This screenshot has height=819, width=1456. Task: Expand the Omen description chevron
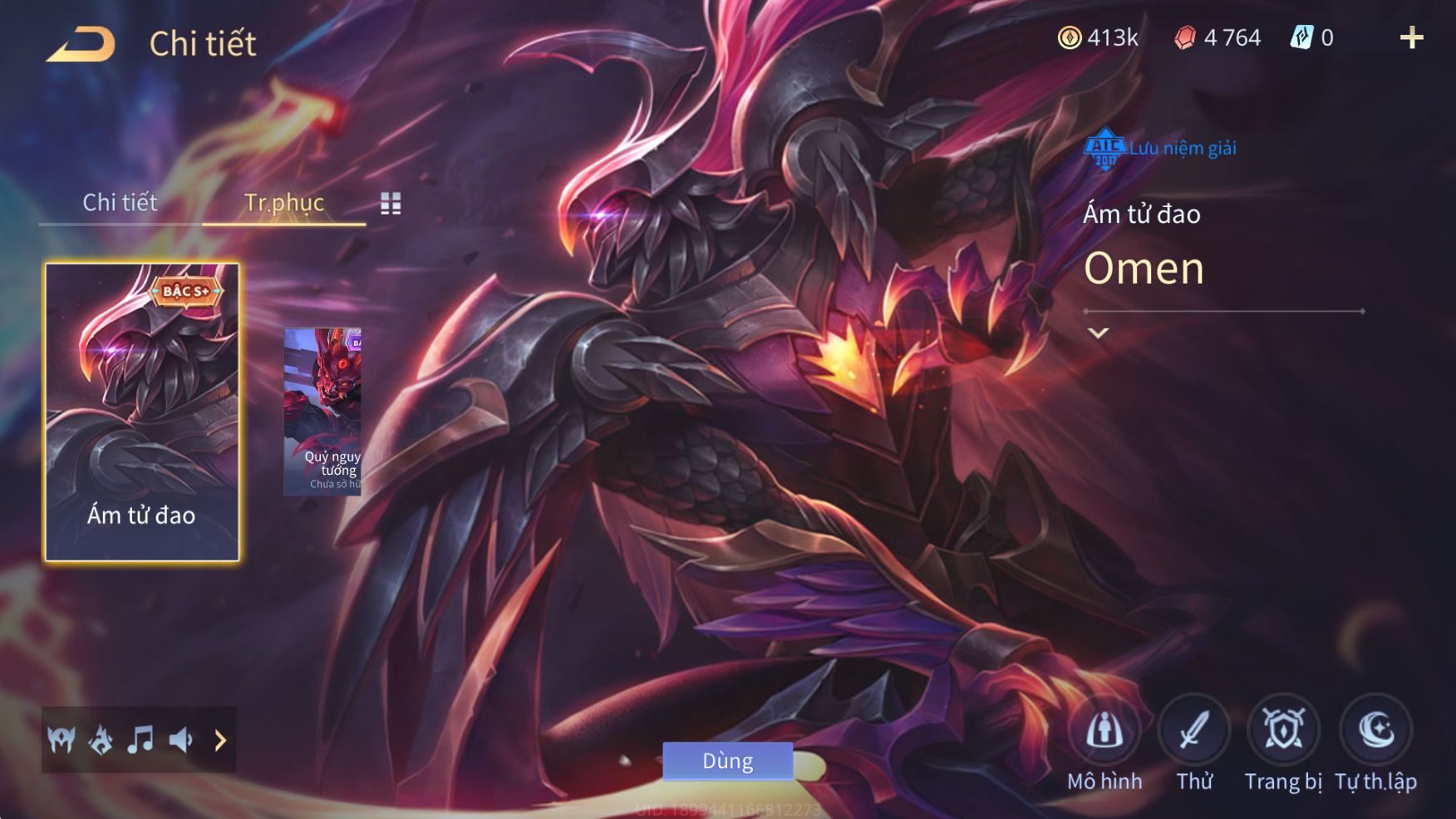click(1099, 333)
